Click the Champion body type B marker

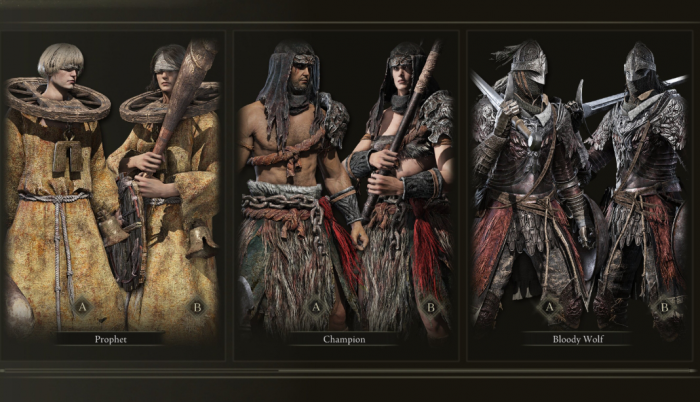431,307
